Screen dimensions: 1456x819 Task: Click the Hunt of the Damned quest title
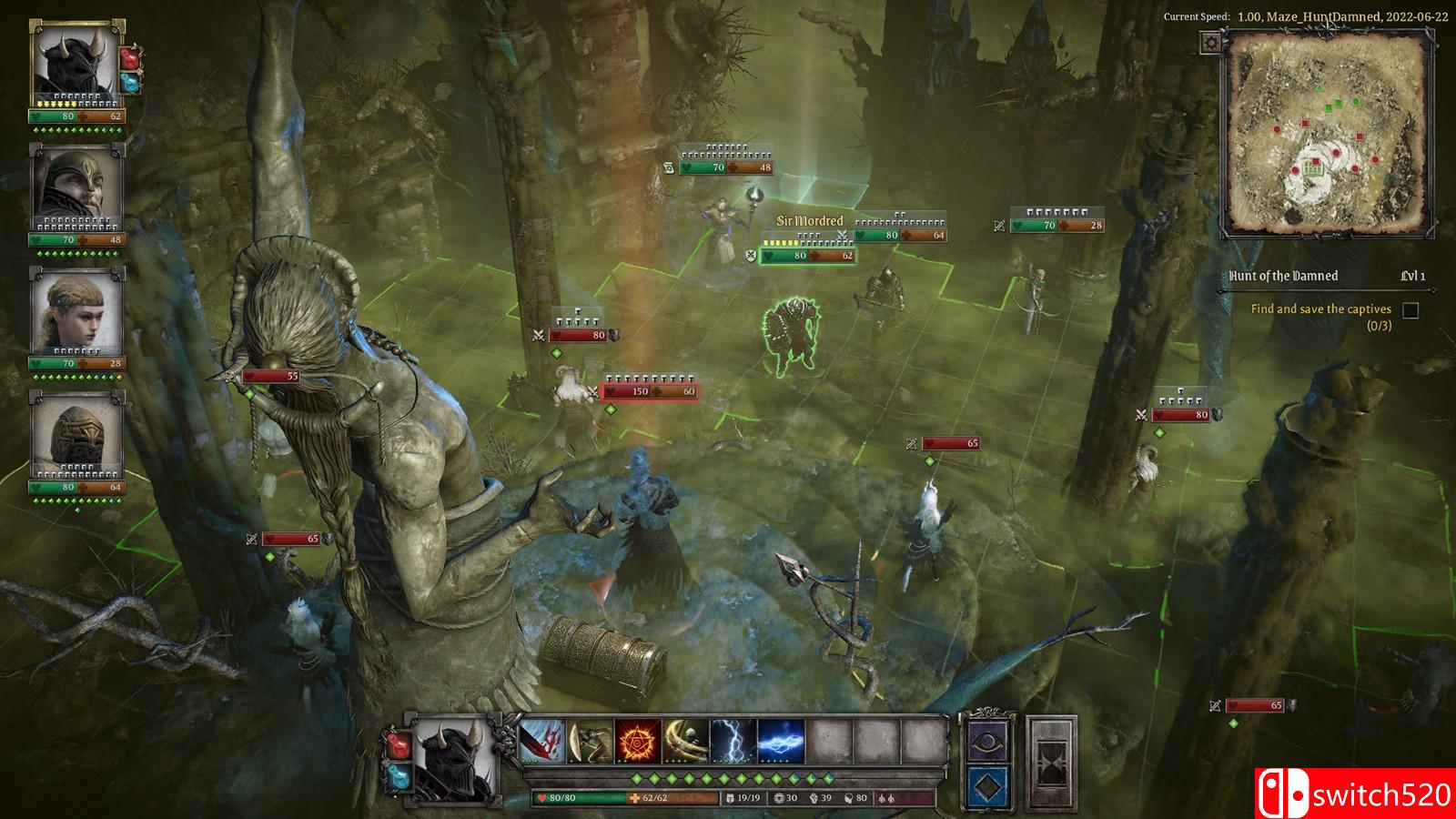[x=1283, y=276]
